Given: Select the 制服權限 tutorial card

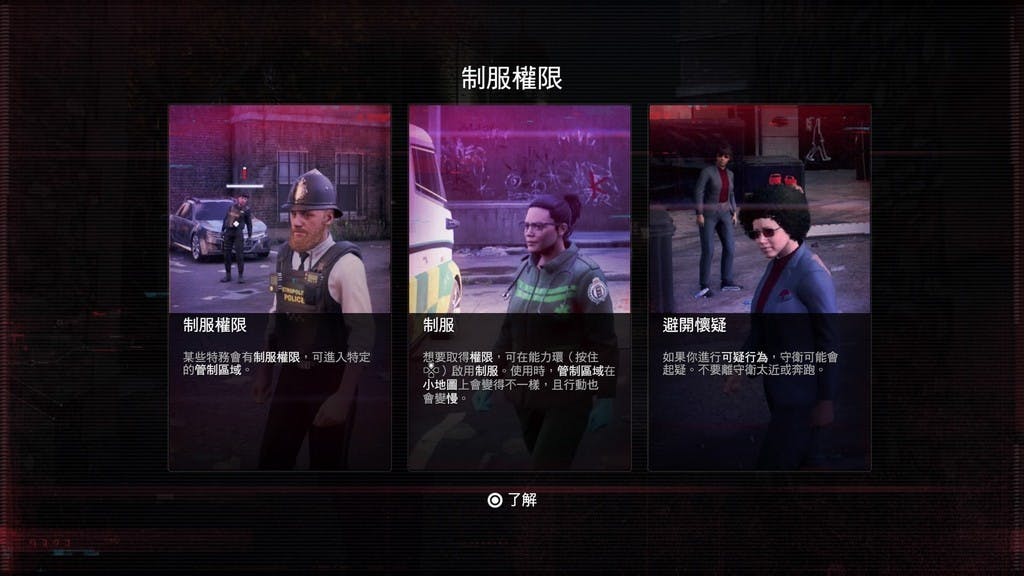Looking at the screenshot, I should tap(279, 287).
